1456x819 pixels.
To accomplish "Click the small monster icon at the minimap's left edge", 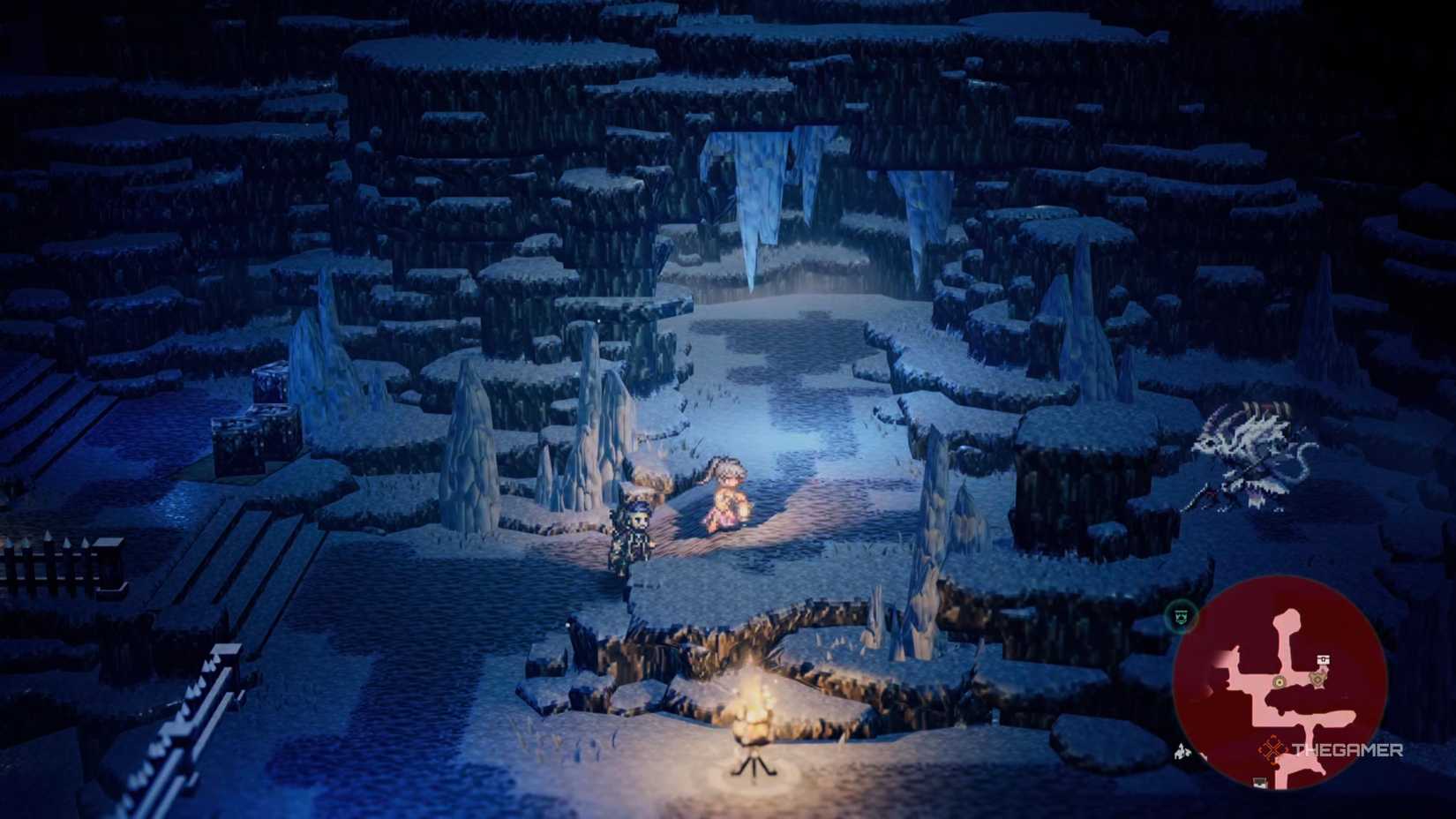I will point(1182,752).
